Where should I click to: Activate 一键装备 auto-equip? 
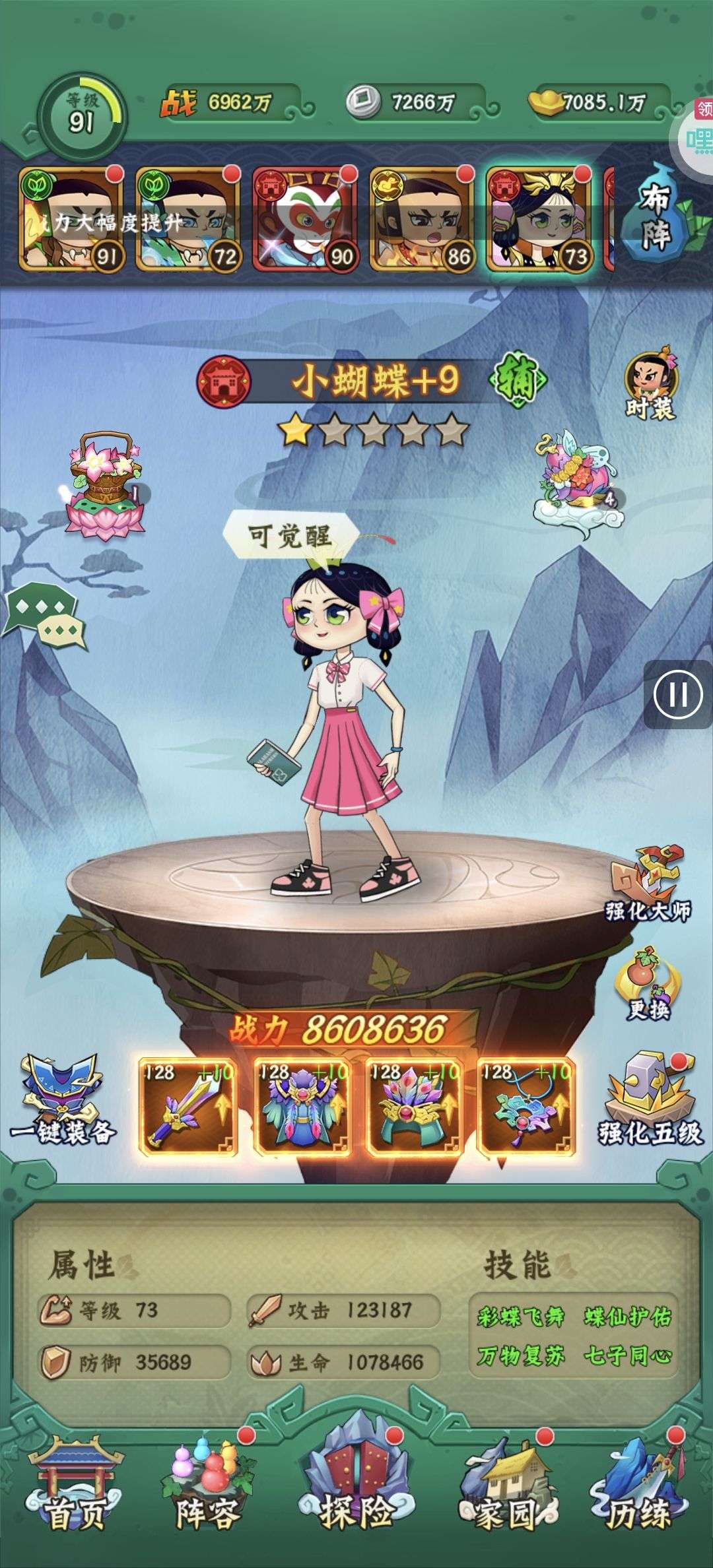(63, 1101)
